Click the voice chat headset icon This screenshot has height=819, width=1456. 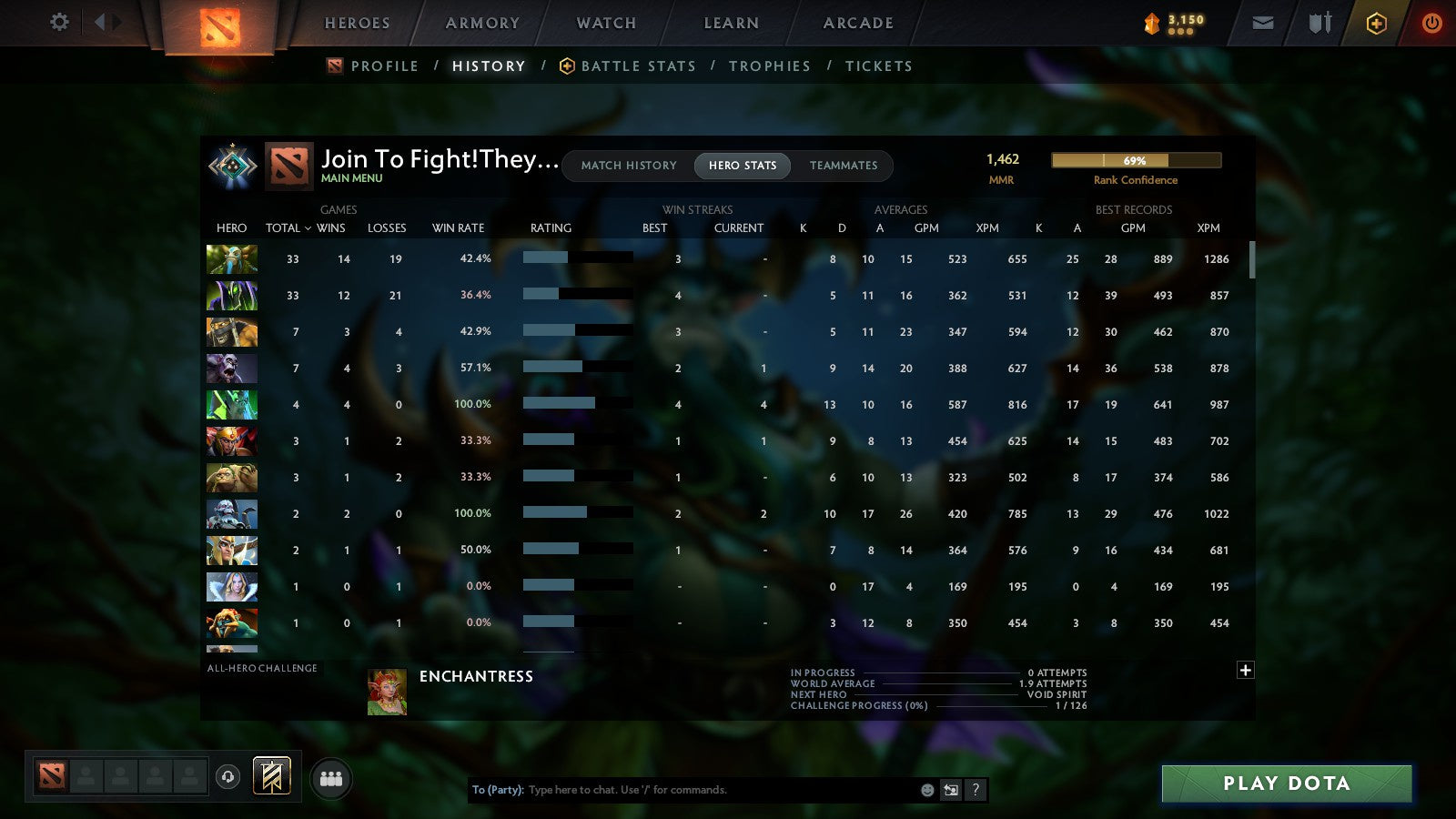click(x=228, y=778)
